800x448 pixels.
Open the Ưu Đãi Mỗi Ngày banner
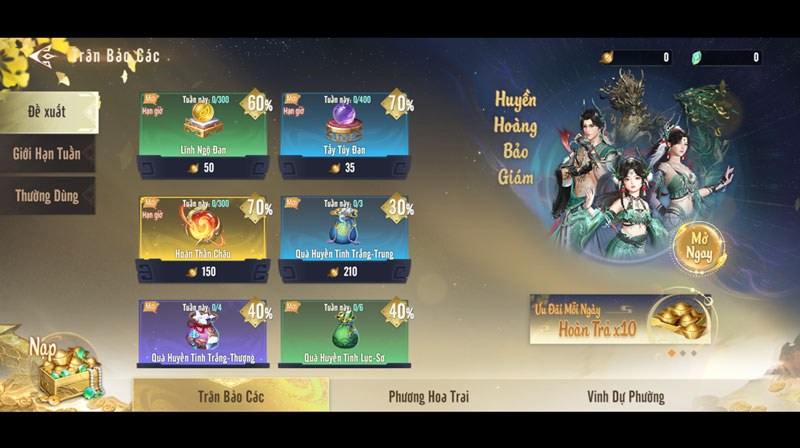621,320
